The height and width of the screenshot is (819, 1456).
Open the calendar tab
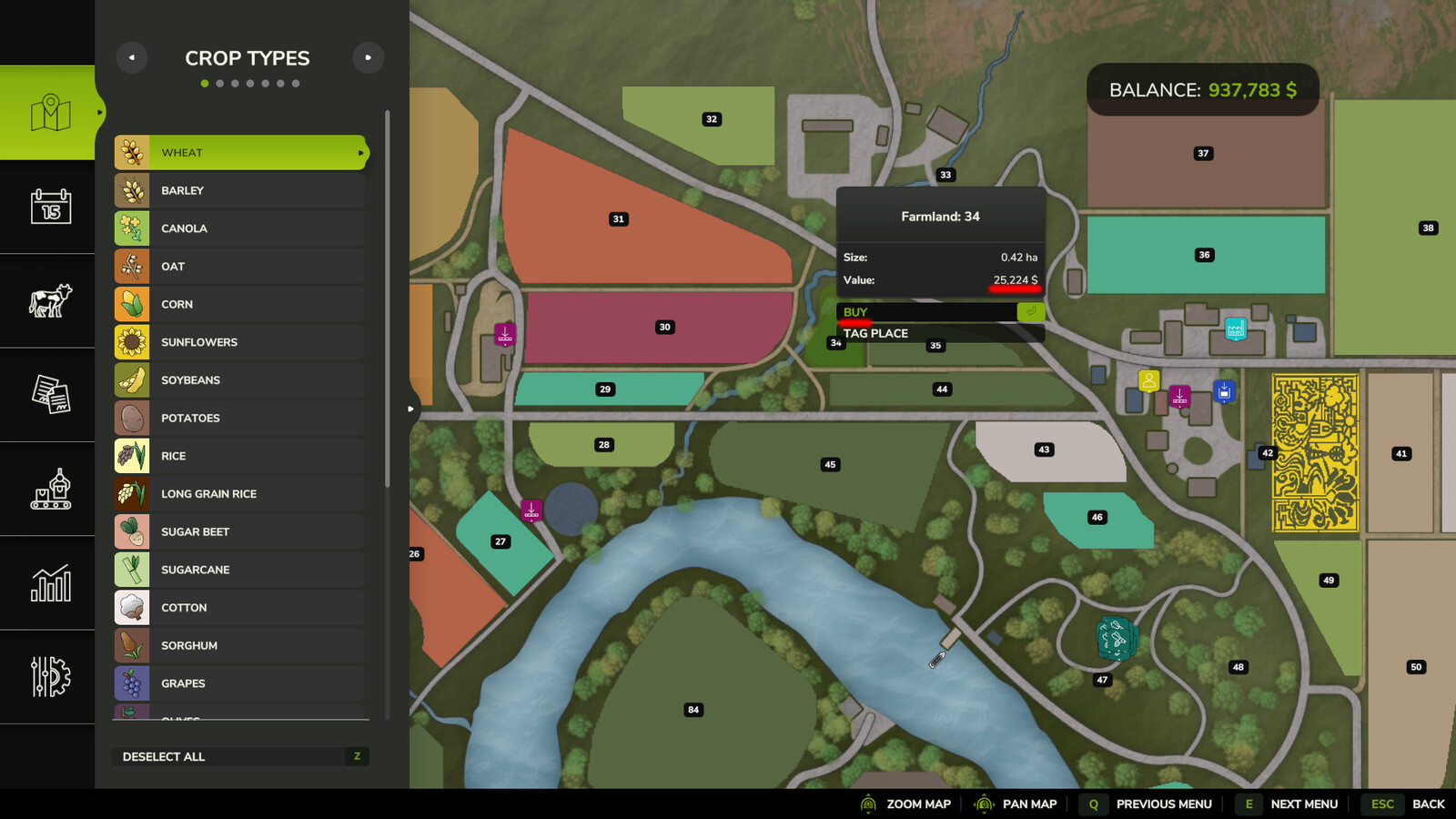tap(50, 207)
